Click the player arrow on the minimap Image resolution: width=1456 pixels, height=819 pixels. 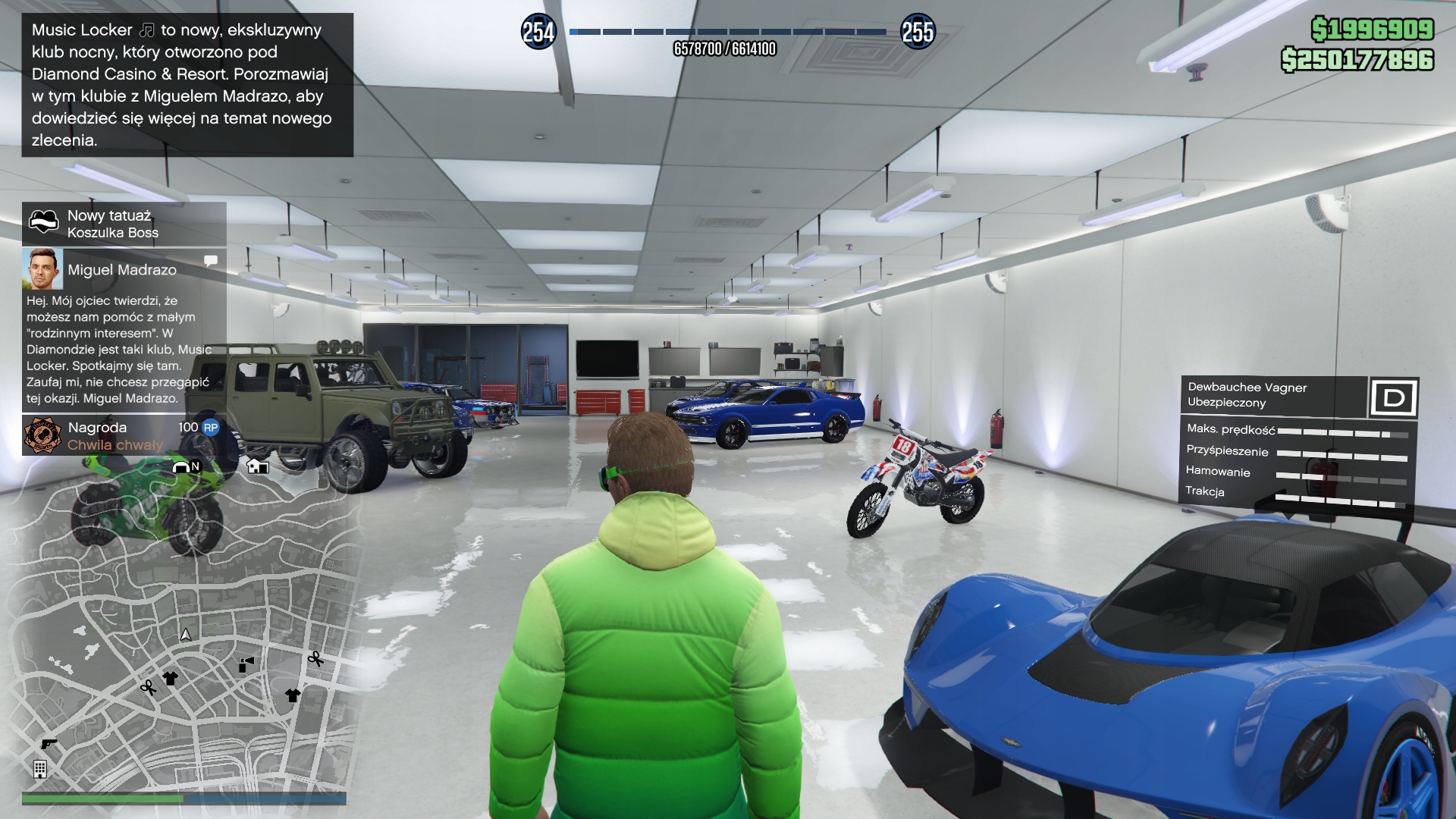coord(186,634)
